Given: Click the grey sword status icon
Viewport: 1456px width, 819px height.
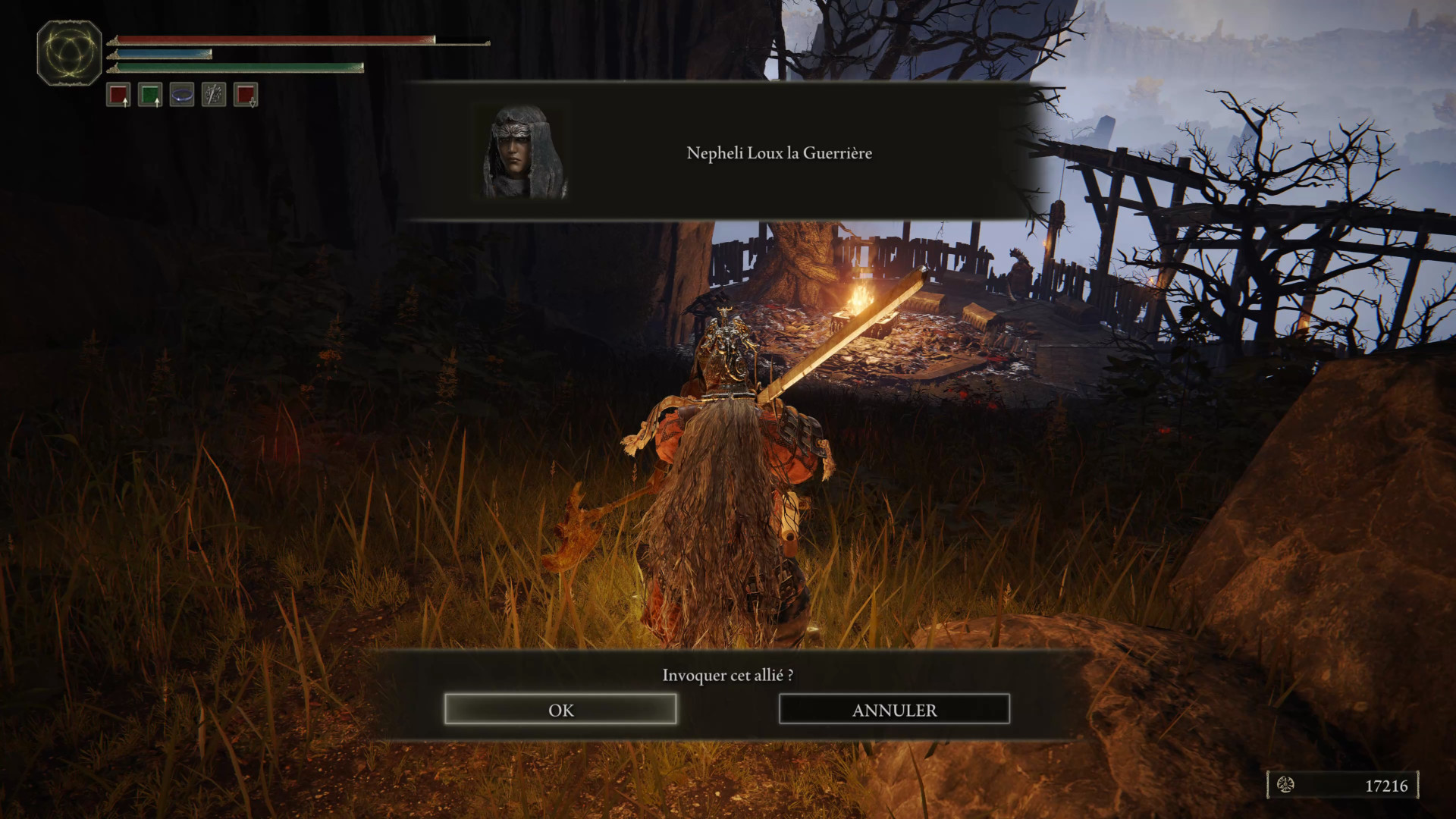Looking at the screenshot, I should 214,95.
